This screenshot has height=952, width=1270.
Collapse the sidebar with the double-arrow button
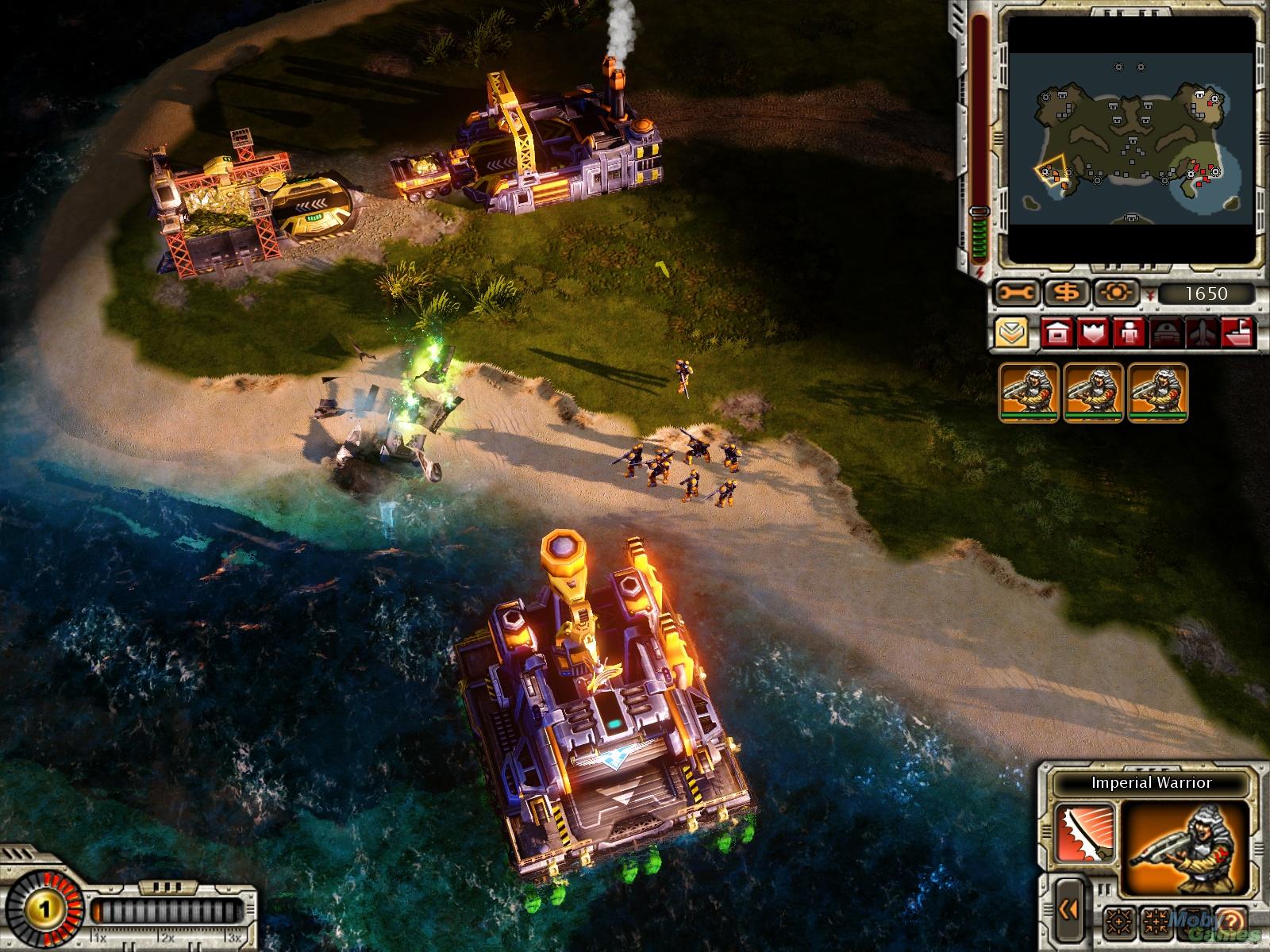(1069, 909)
